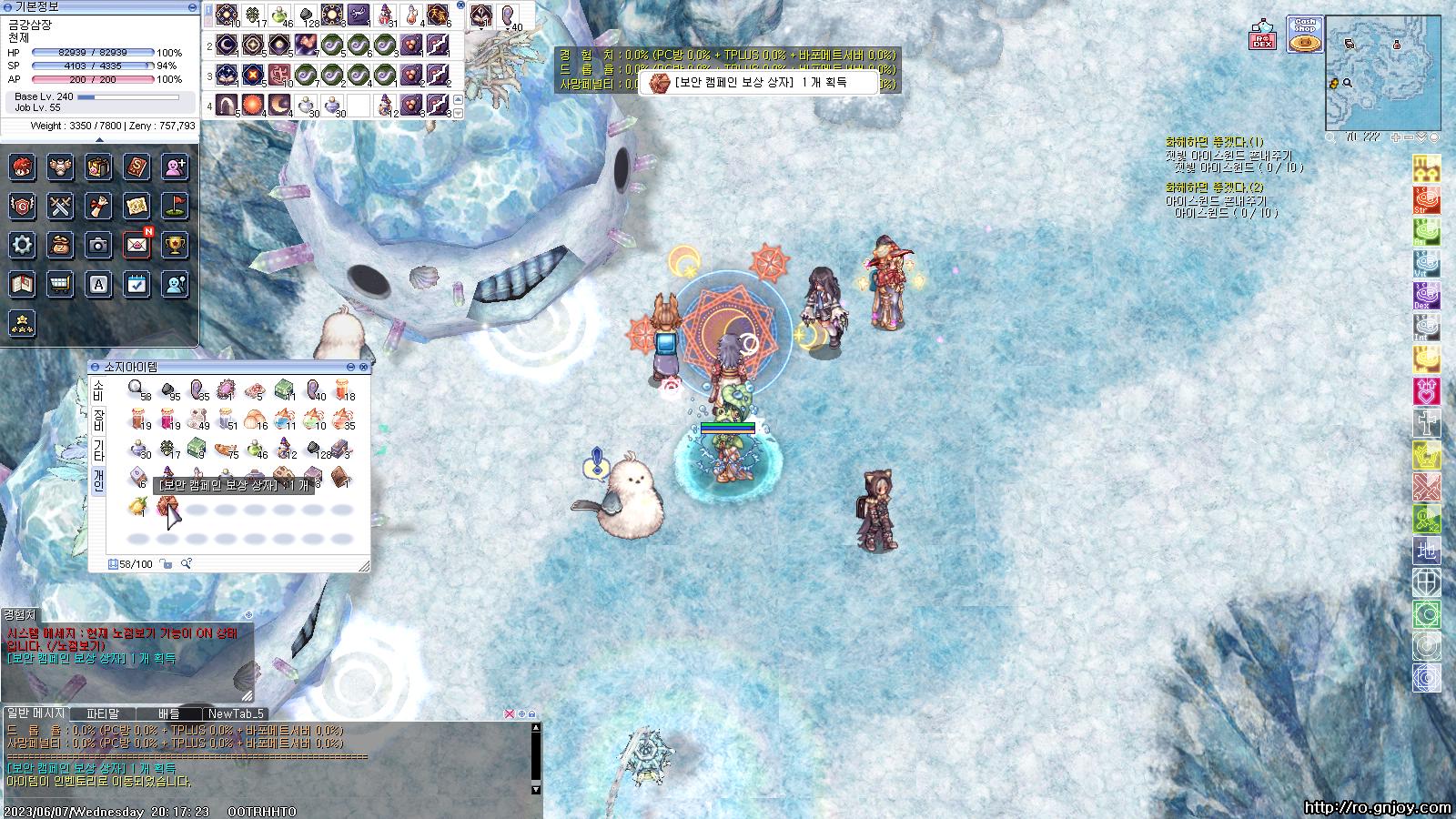Viewport: 1456px width, 819px height.
Task: Open the settings gear menu icon
Action: [x=23, y=245]
